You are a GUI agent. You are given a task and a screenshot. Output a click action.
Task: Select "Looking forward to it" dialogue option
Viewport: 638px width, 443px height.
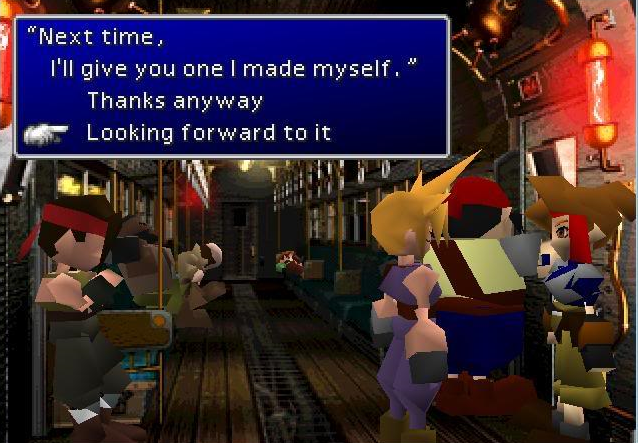[x=208, y=132]
